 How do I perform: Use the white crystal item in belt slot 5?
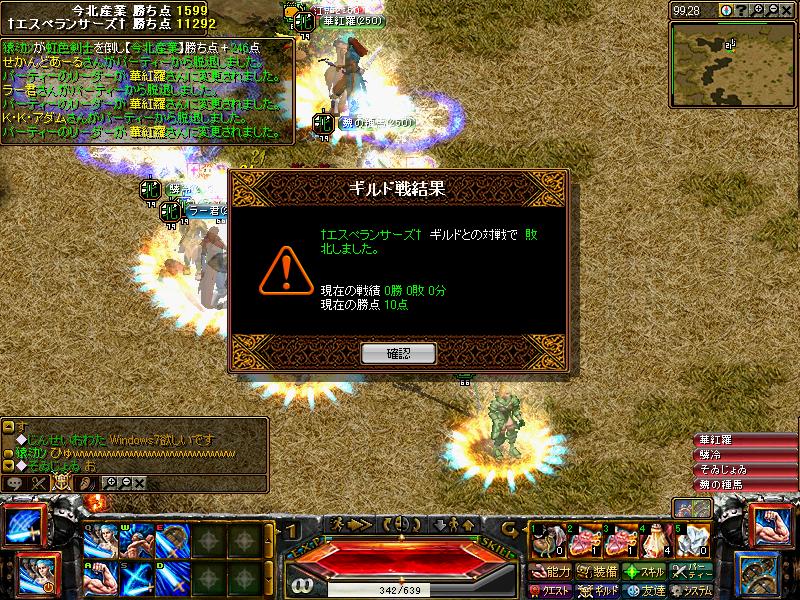689,542
